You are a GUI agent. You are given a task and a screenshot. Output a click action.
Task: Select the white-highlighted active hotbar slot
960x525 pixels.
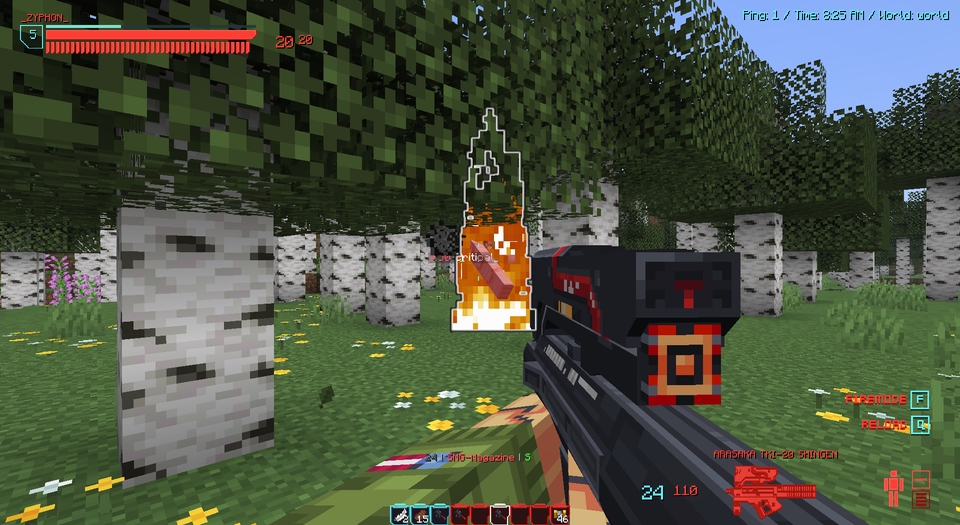tap(497, 515)
